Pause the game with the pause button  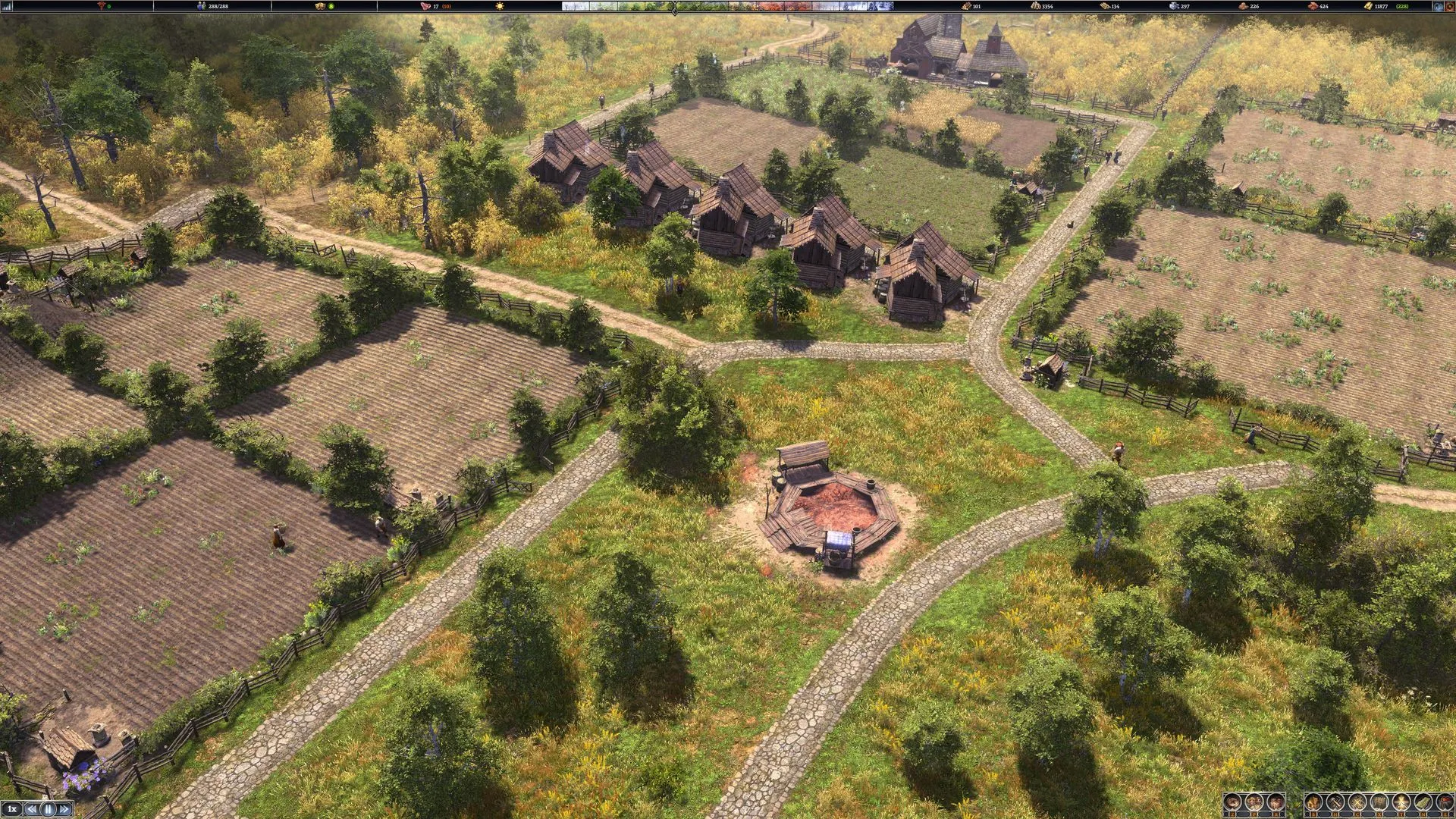pyautogui.click(x=48, y=809)
